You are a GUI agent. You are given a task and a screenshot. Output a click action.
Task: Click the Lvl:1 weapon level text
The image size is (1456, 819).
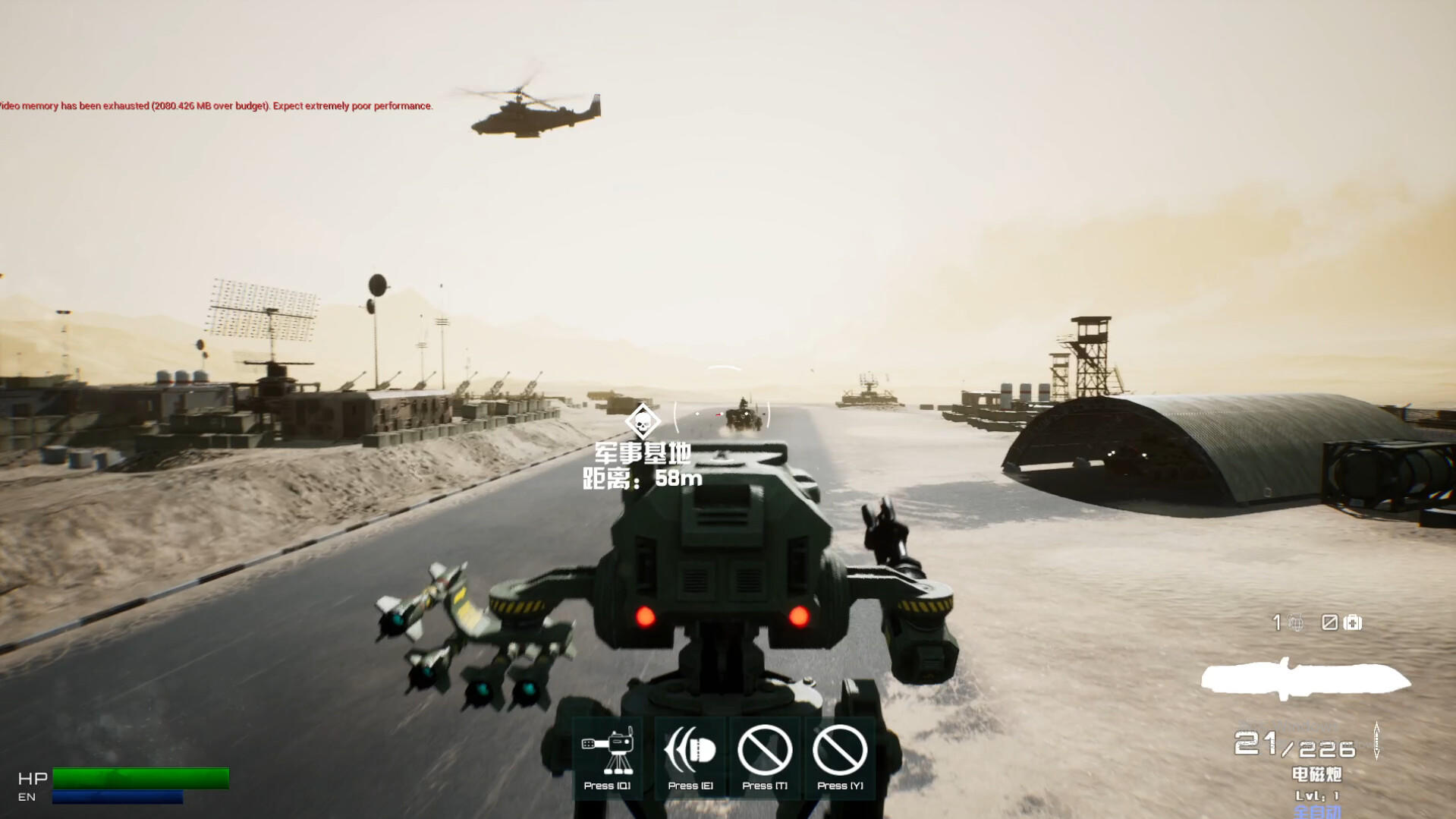[x=1318, y=796]
